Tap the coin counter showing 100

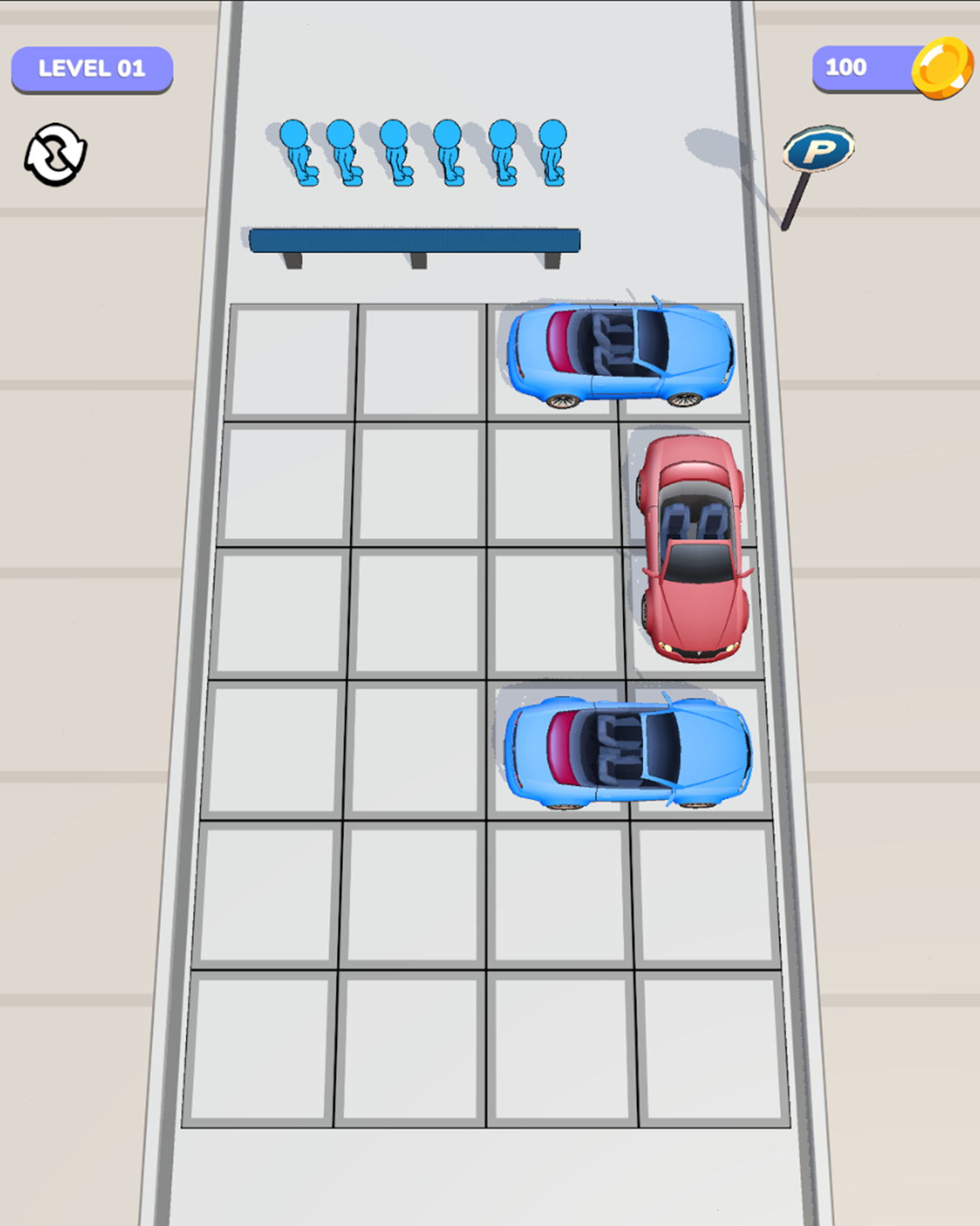coord(847,68)
